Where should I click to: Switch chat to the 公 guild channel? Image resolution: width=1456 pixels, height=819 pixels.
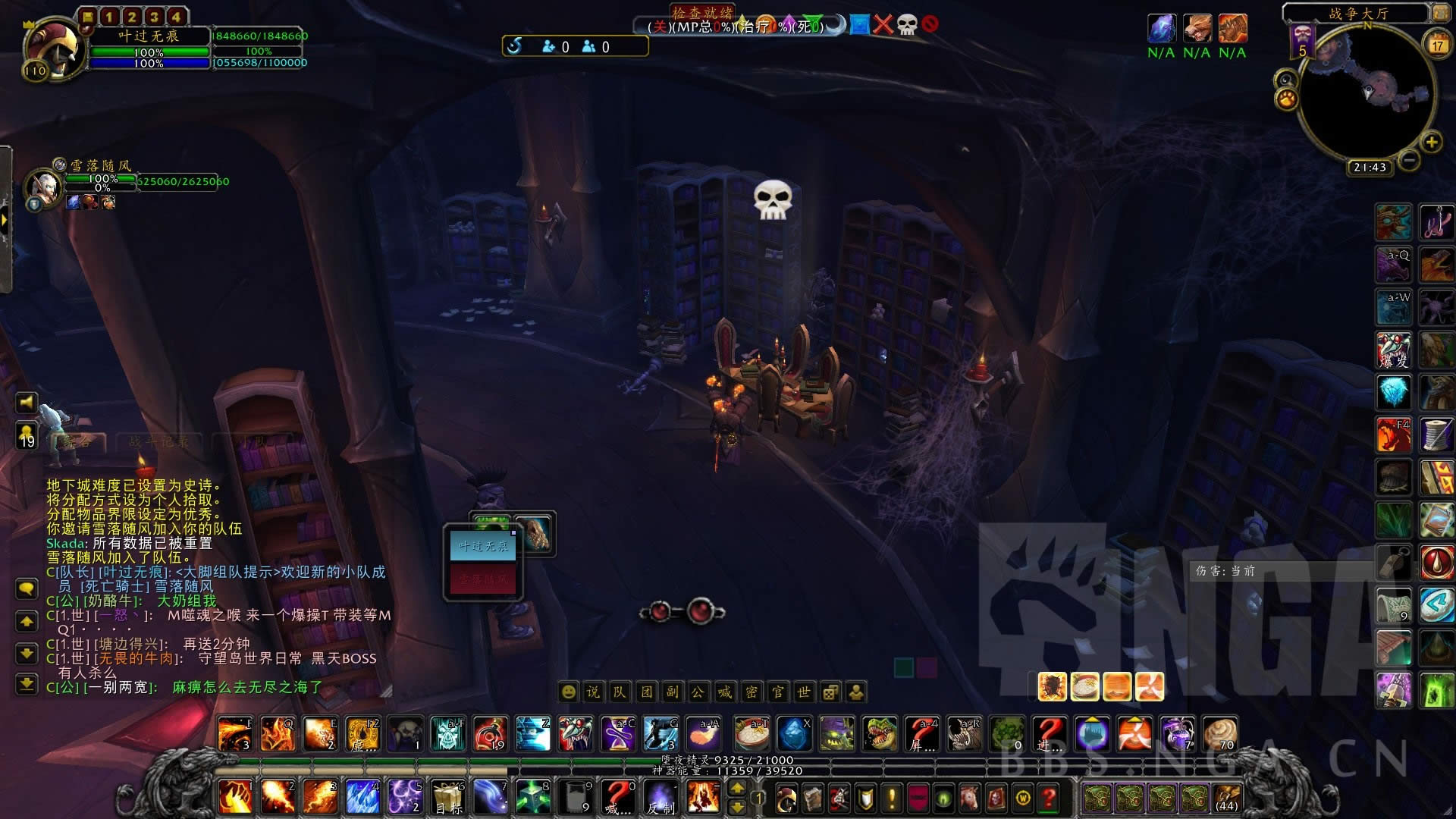click(x=698, y=692)
